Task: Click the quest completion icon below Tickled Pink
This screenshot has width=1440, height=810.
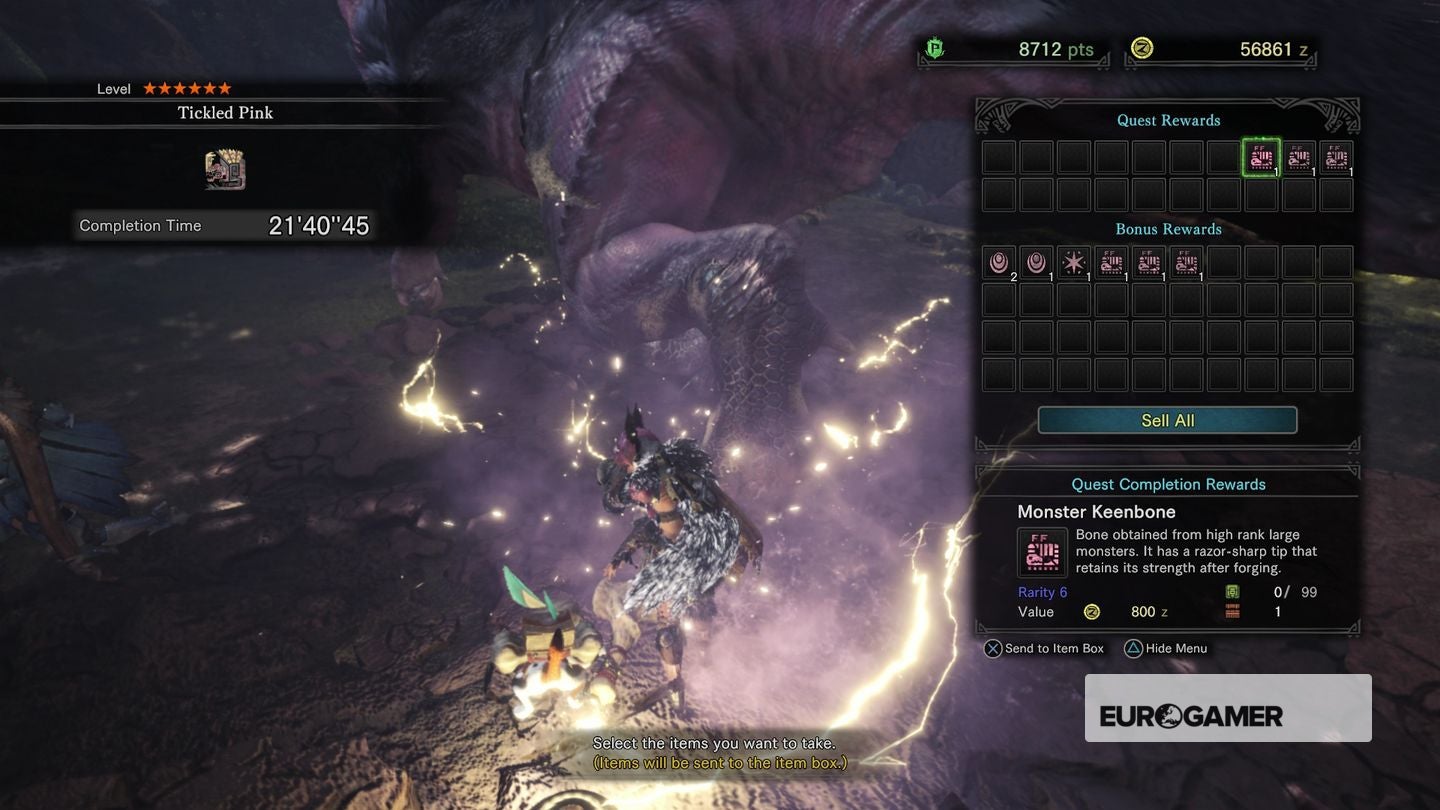Action: pyautogui.click(x=225, y=170)
